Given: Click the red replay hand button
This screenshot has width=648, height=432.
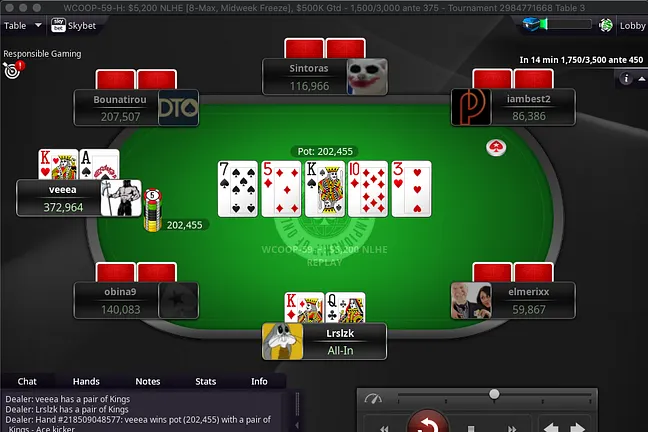Looking at the screenshot, I should pyautogui.click(x=430, y=424).
